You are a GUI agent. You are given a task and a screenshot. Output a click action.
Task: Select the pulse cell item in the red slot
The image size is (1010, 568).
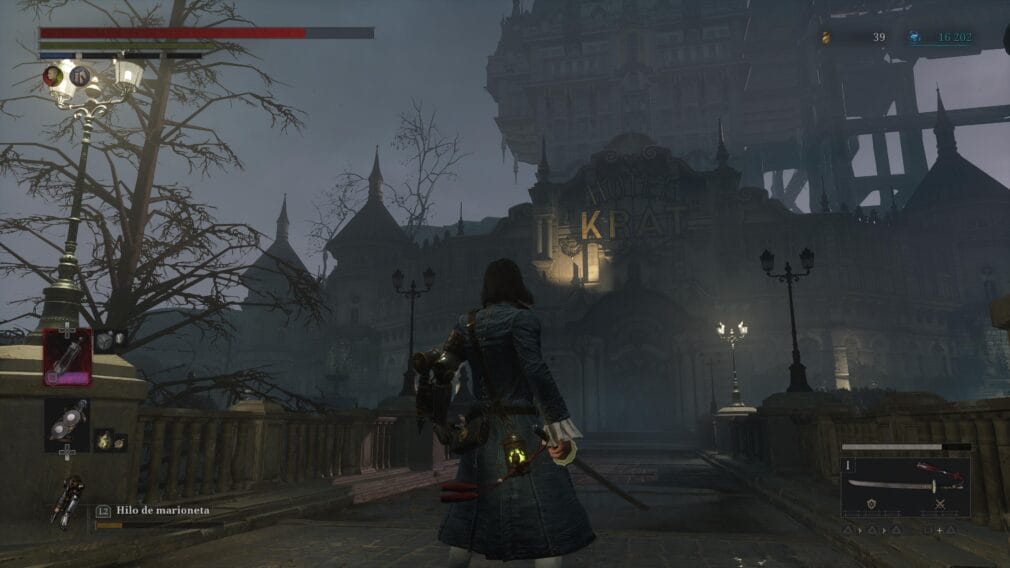click(x=67, y=357)
